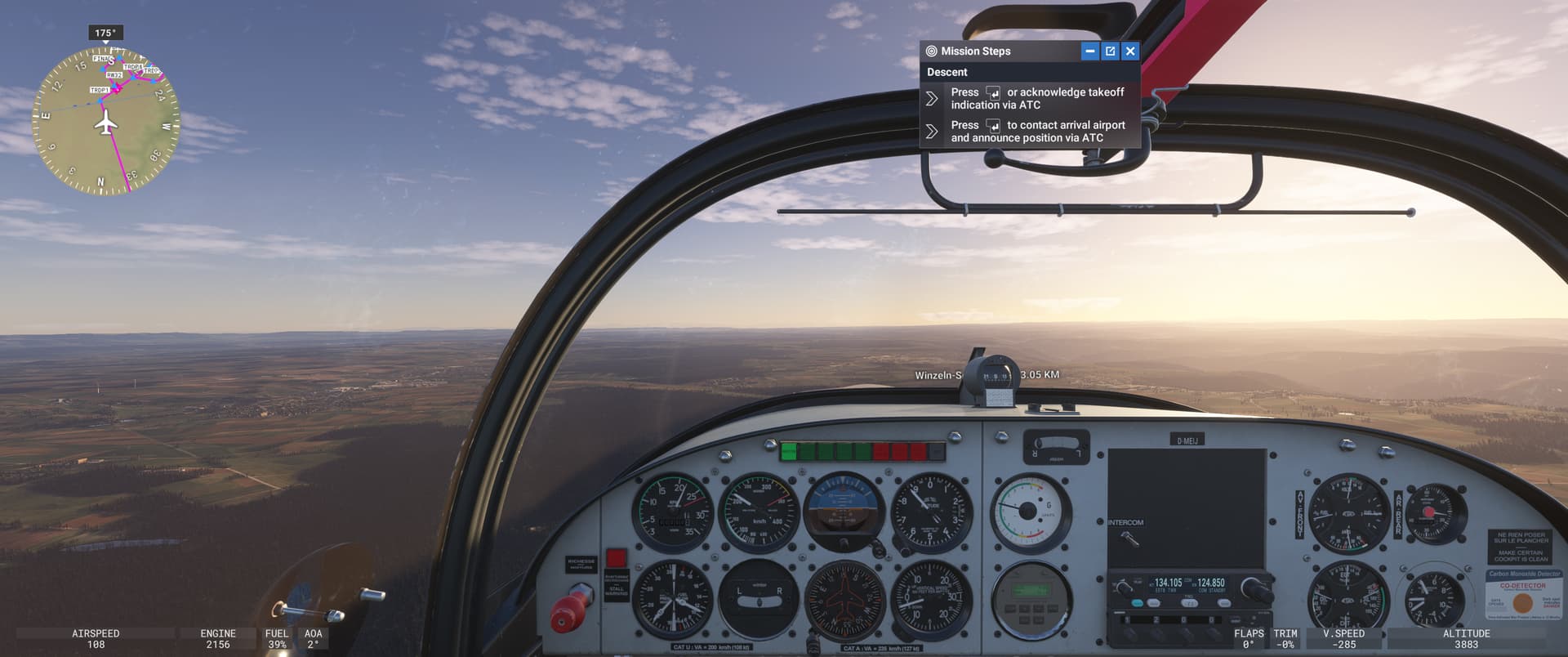Click the FUEL 39% status bar indicator
Viewport: 1568px width, 657px height.
(x=277, y=638)
